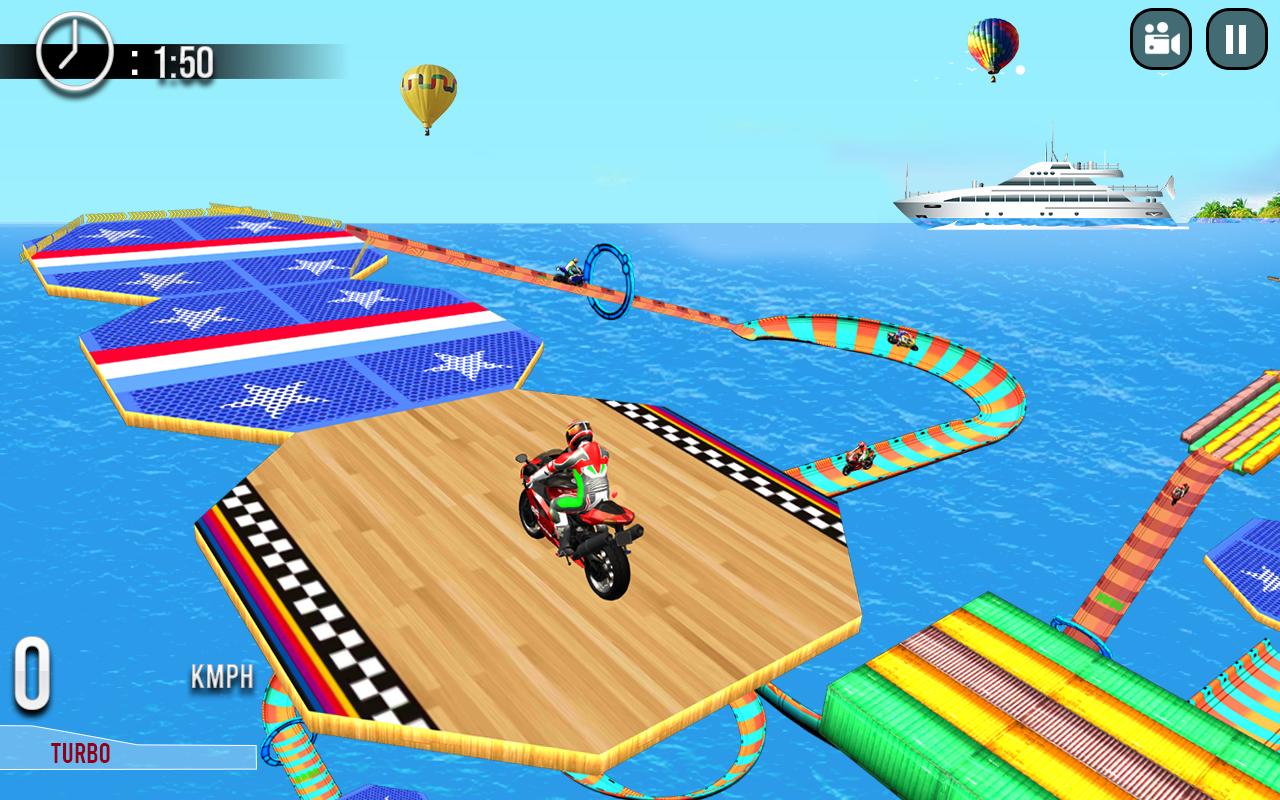Pause the game

click(x=1236, y=39)
